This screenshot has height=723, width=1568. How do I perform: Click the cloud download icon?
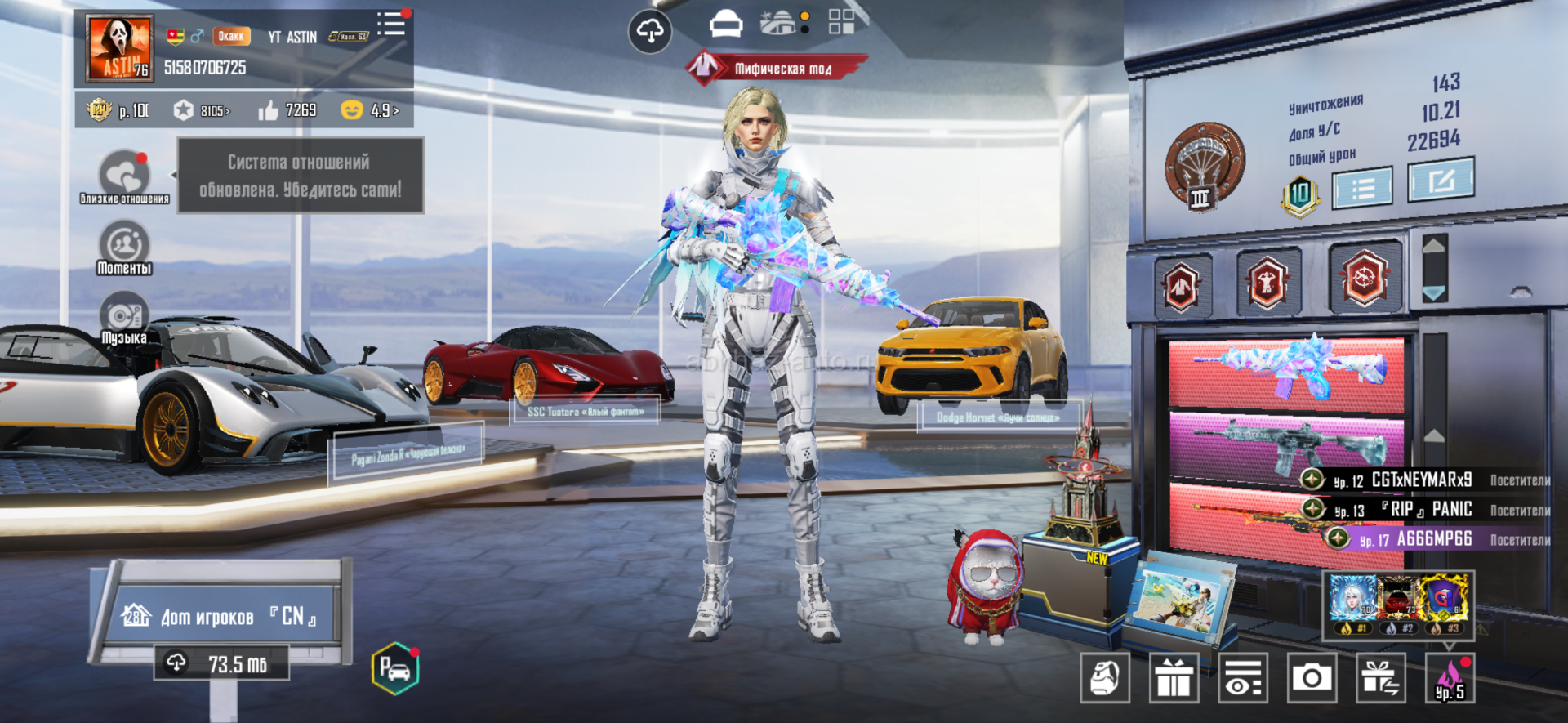[650, 32]
